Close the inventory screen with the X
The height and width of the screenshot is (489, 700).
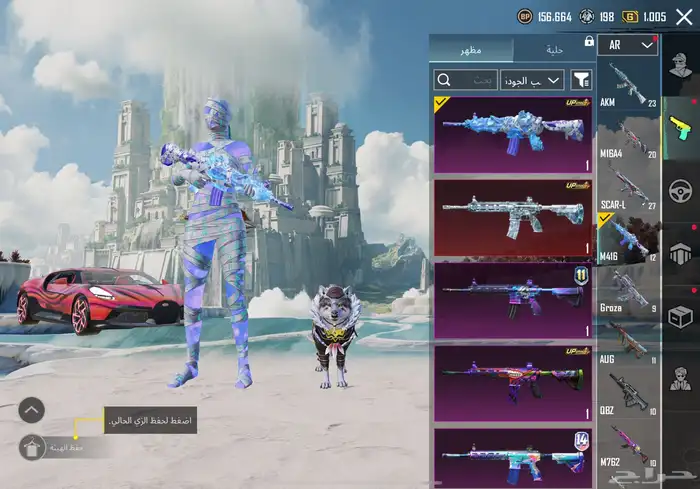click(x=684, y=16)
